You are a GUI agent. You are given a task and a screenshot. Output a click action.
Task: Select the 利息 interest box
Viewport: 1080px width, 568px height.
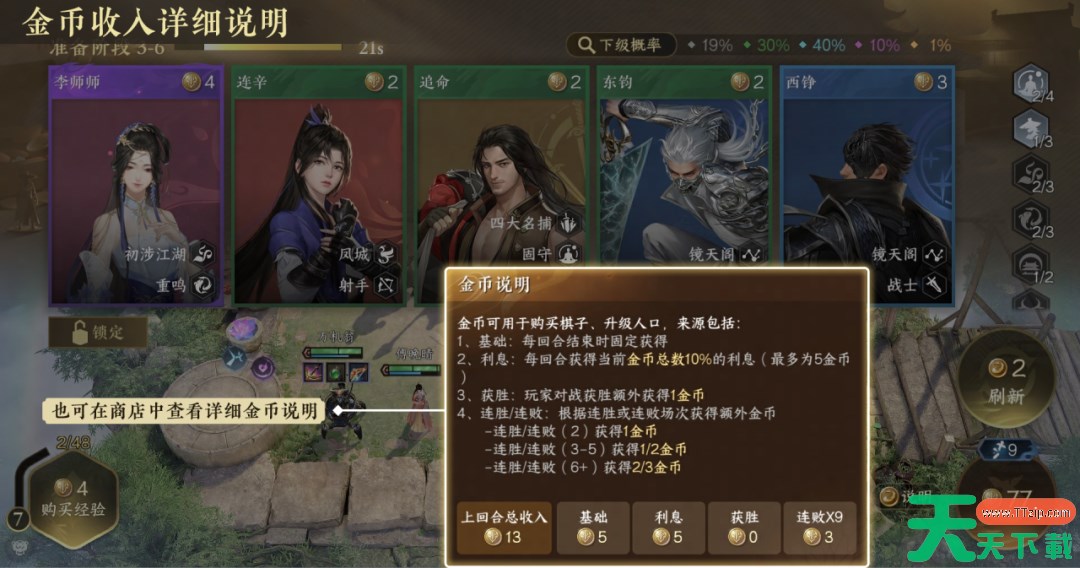[667, 527]
